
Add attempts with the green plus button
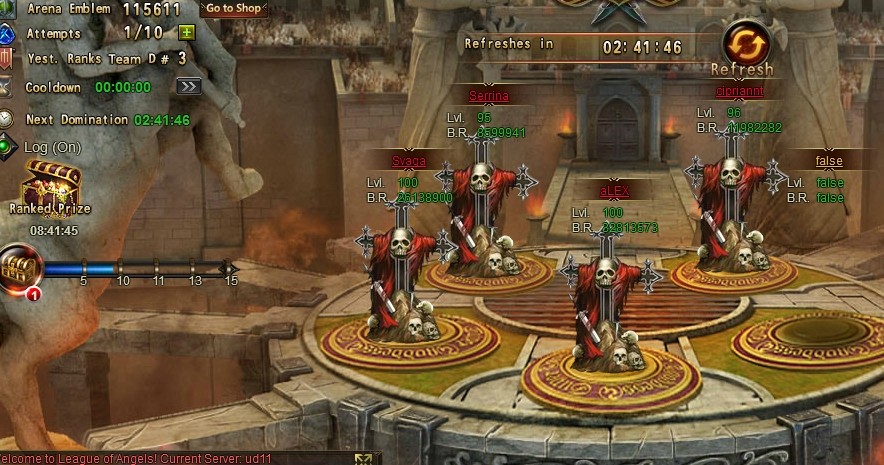pyautogui.click(x=186, y=32)
